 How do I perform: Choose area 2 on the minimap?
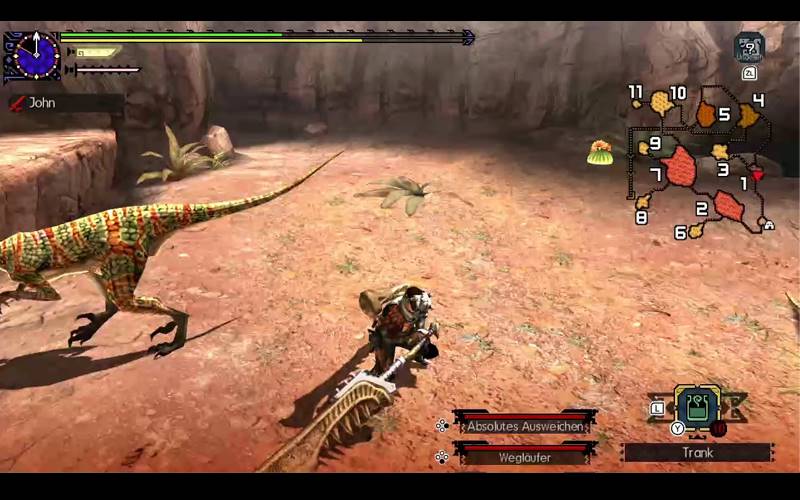tap(728, 205)
